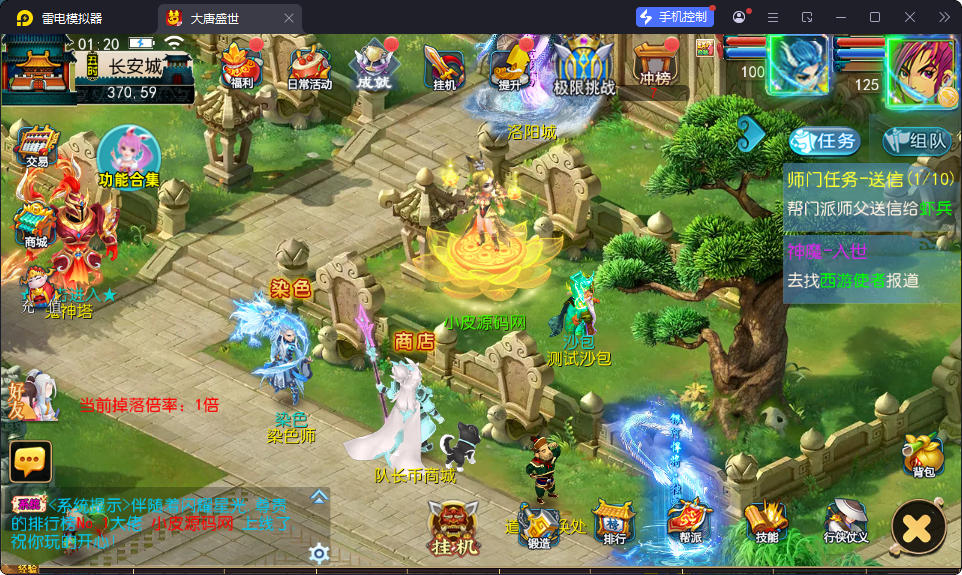The width and height of the screenshot is (962, 575).
Task: Switch to the 任务 quest tab
Action: pyautogui.click(x=824, y=141)
